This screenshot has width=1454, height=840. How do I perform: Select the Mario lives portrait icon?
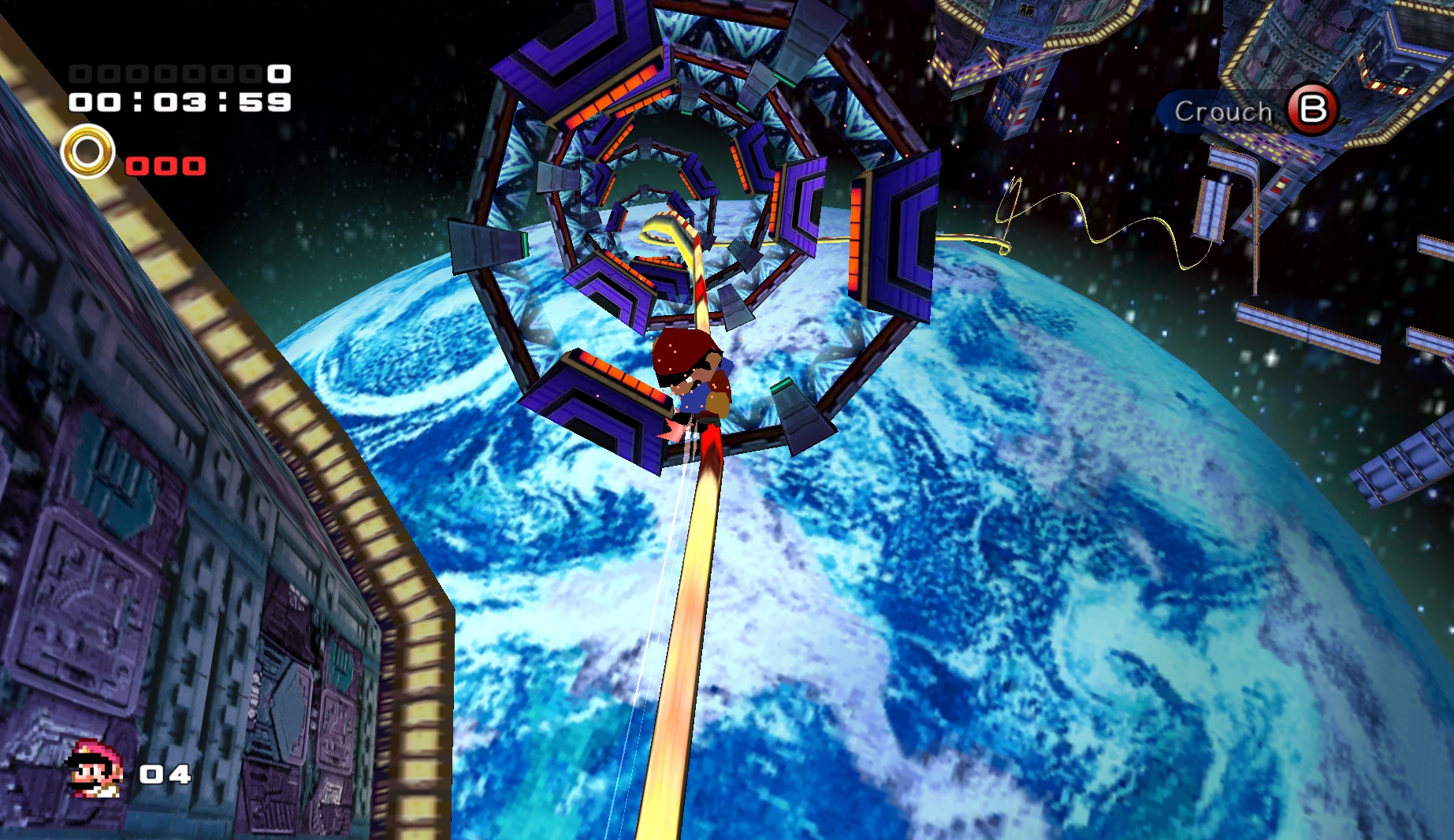coord(95,770)
